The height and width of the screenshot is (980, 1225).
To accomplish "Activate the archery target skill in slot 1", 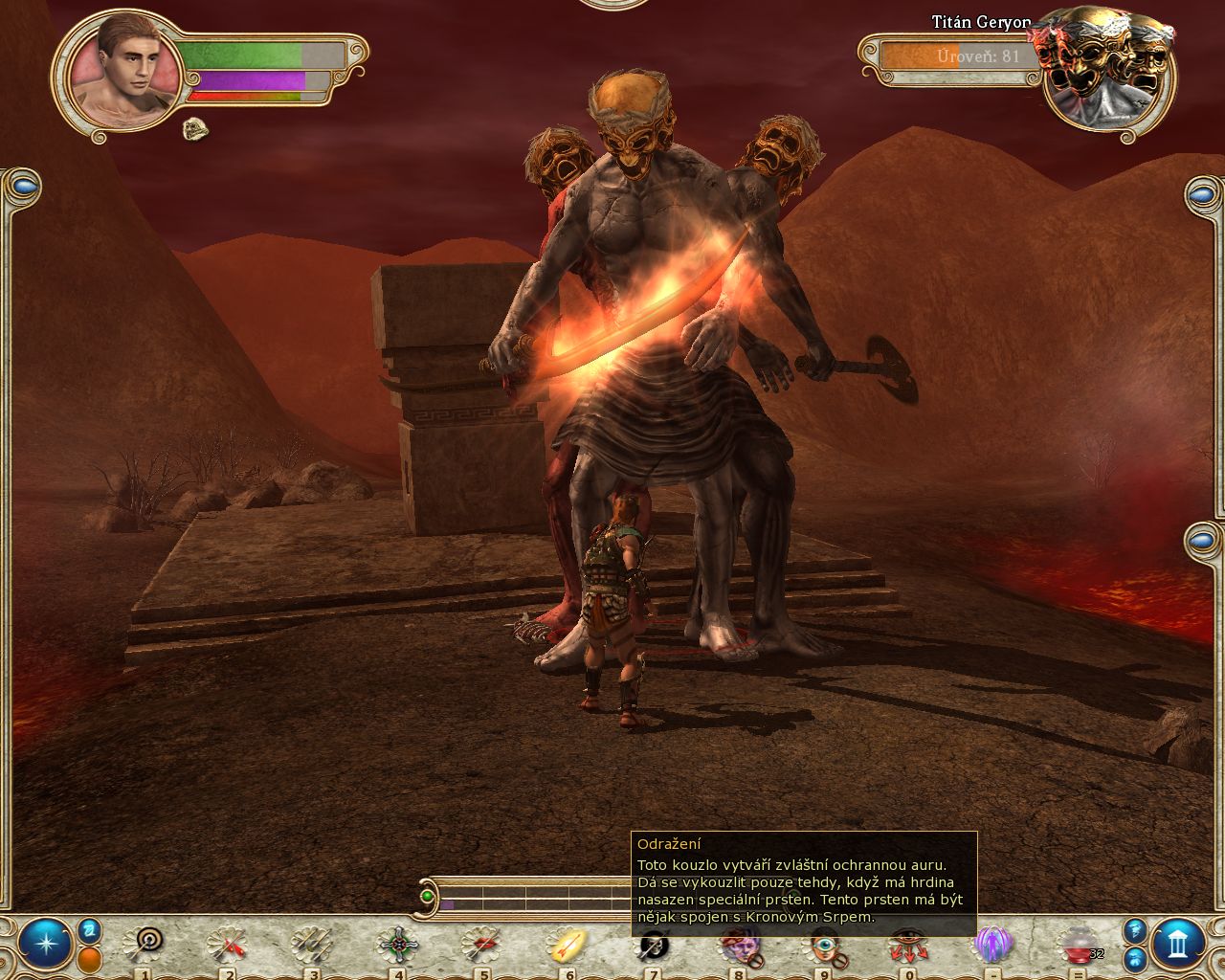I will 144,946.
